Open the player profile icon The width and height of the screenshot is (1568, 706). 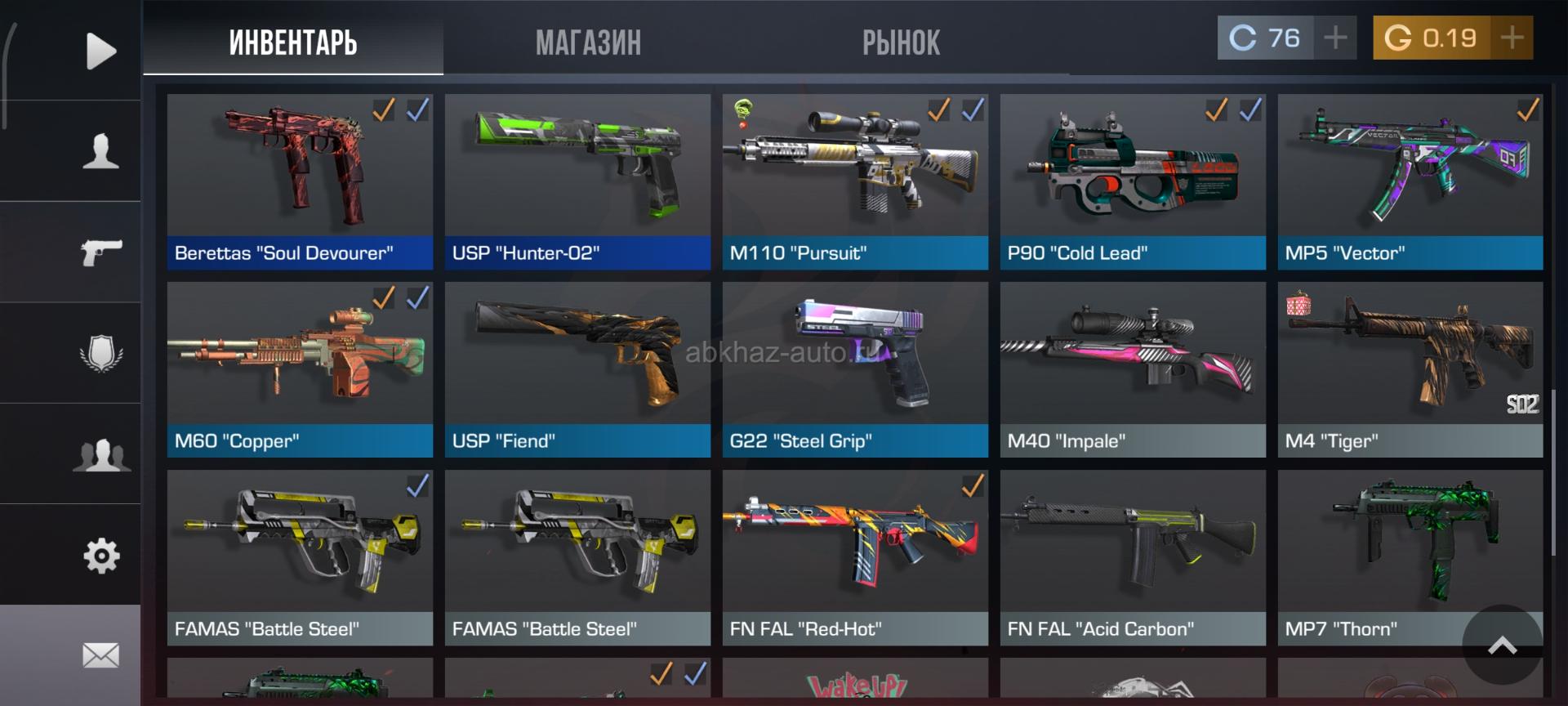click(x=100, y=151)
